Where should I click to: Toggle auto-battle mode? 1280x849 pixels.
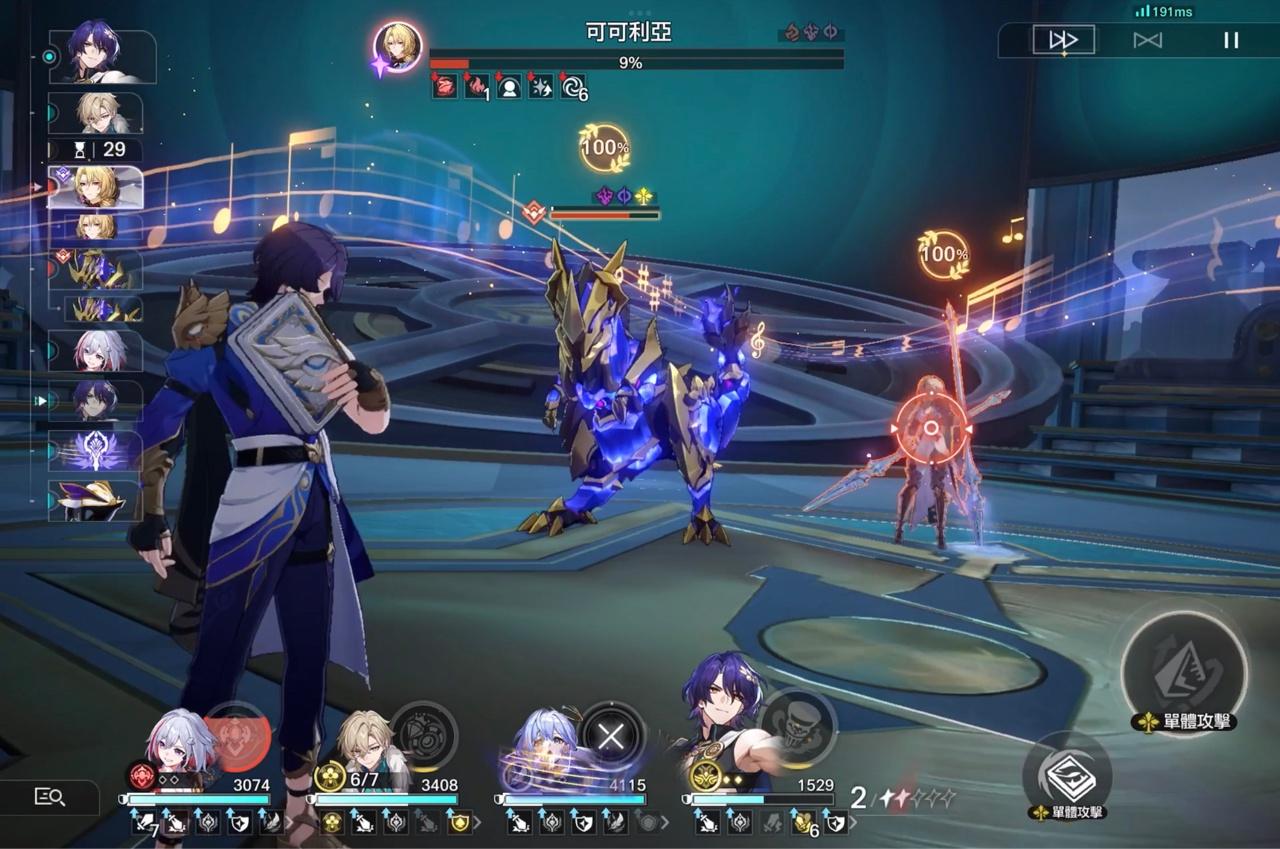pos(1147,40)
